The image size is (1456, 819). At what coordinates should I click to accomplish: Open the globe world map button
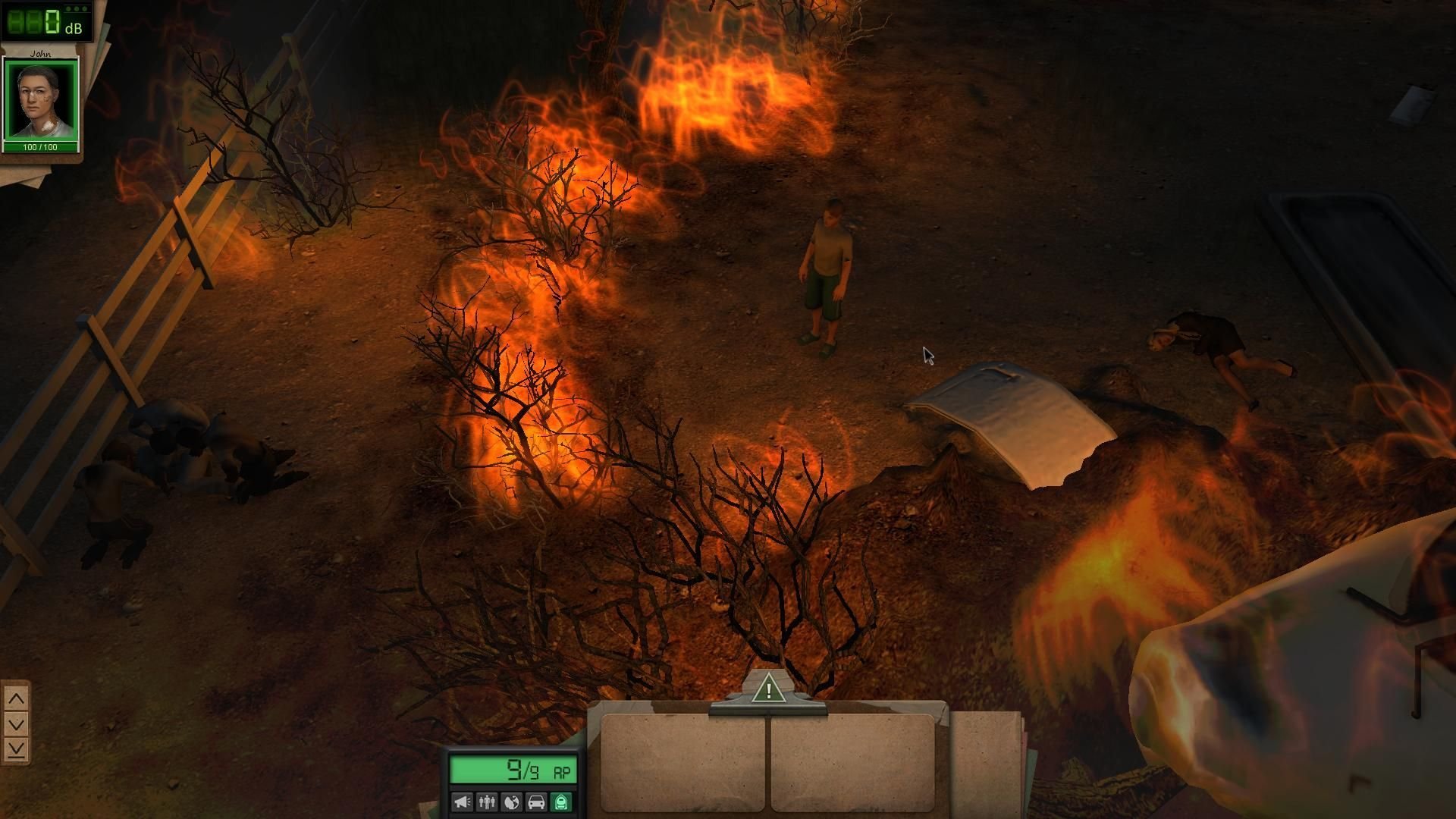[512, 802]
